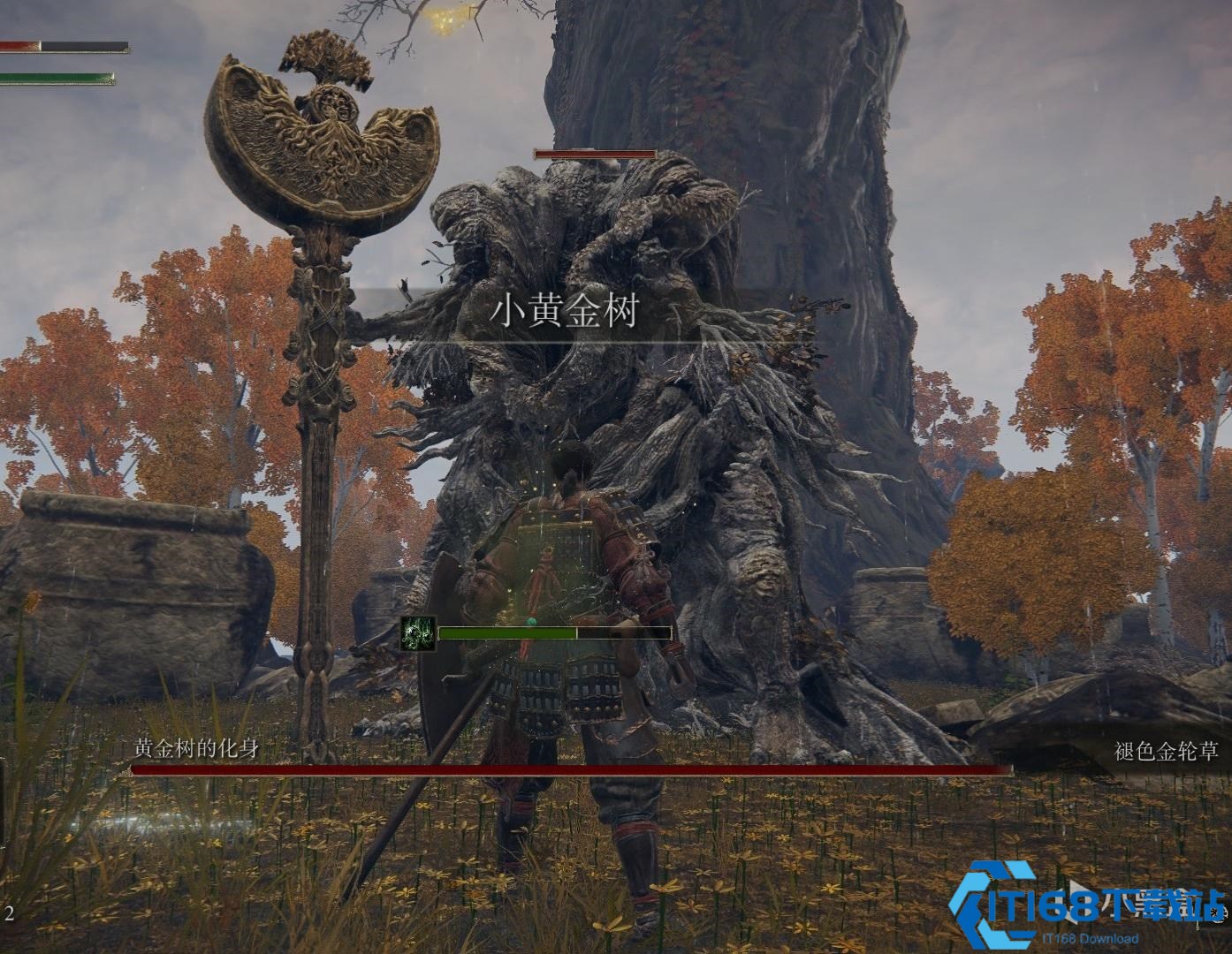Click the green status effect icon
Viewport: 1232px width, 954px height.
coord(418,633)
